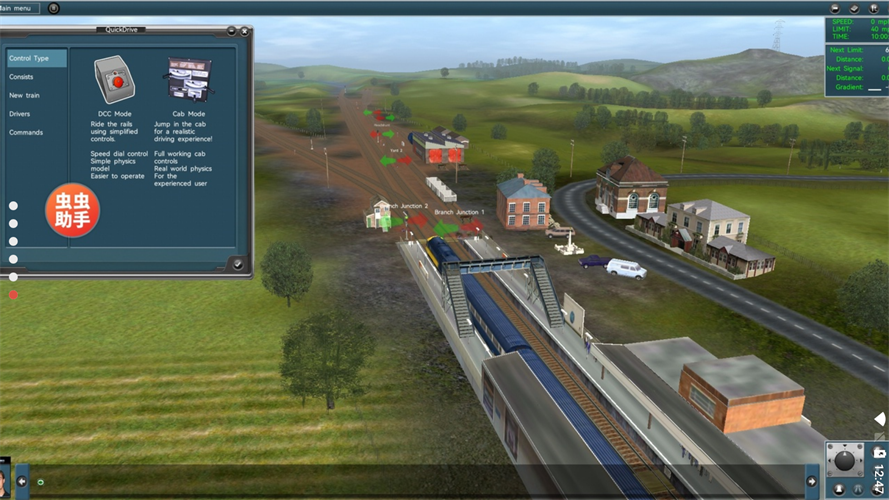Show the Drivers section
Screen dimensions: 889x500
(20, 114)
